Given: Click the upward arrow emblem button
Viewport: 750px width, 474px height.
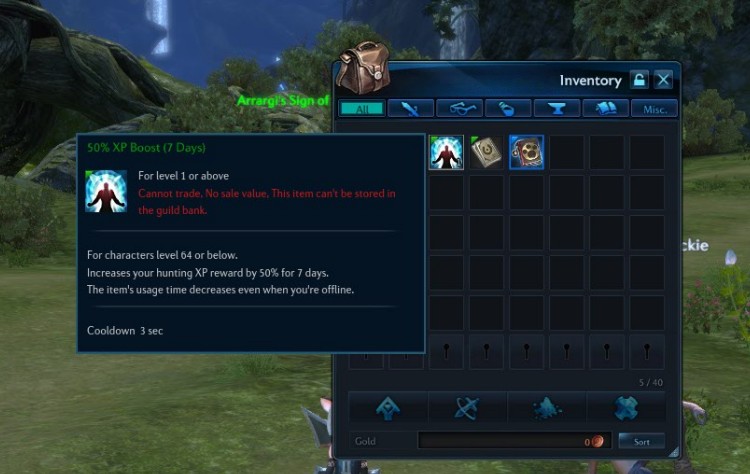Looking at the screenshot, I should pos(388,407).
